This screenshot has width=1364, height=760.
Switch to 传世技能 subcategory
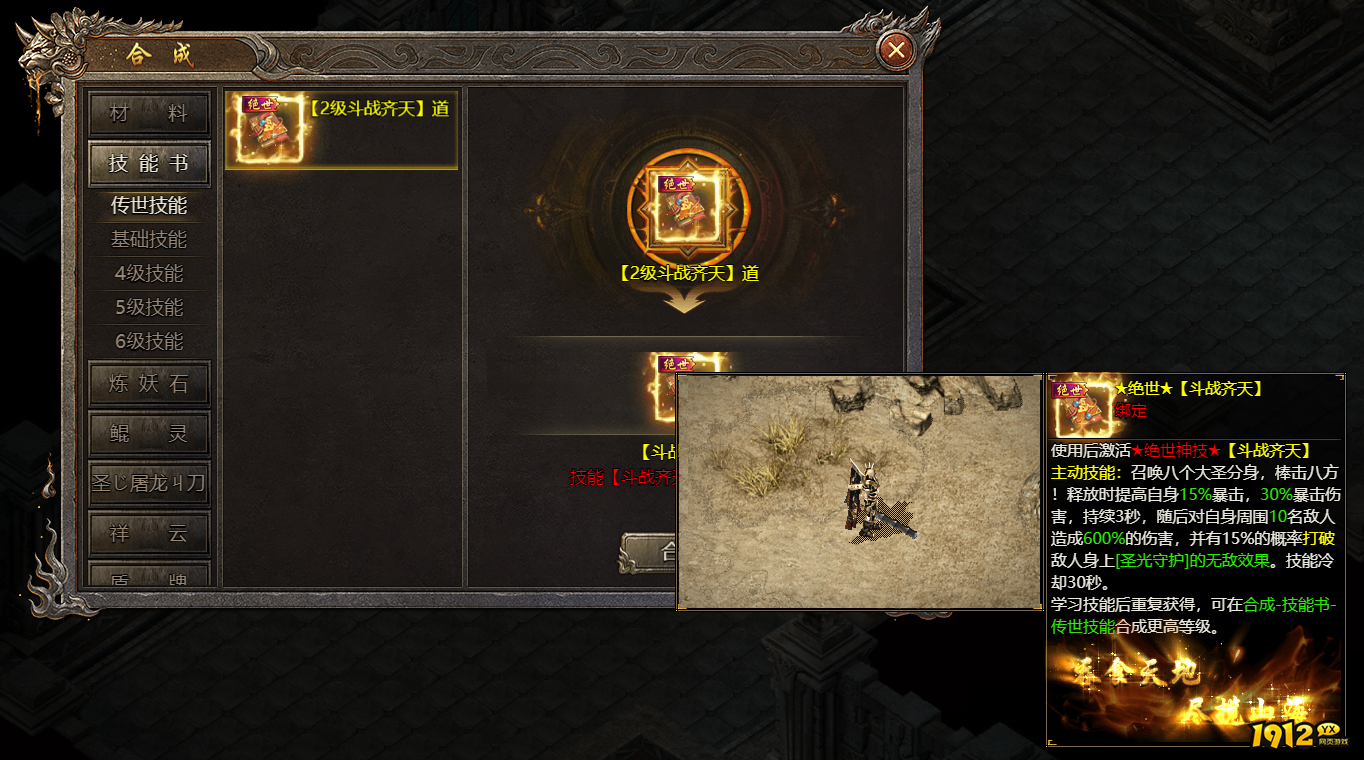tap(149, 206)
